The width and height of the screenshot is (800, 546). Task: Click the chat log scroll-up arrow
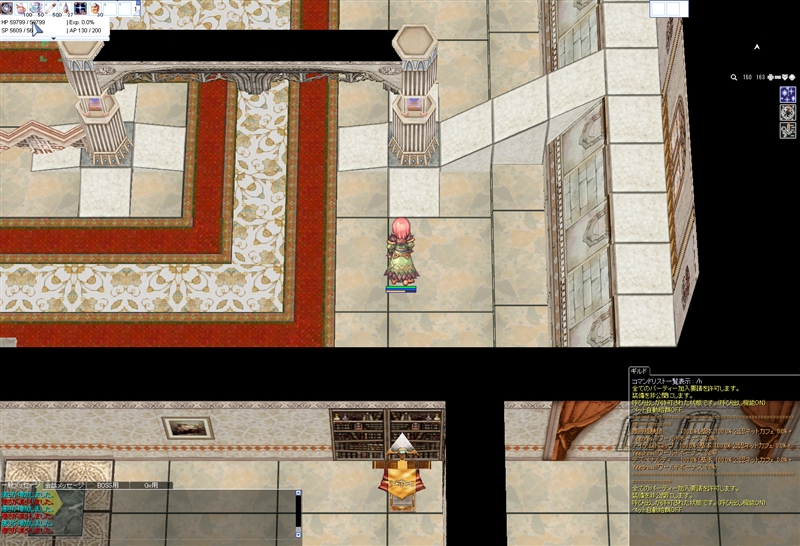point(297,493)
